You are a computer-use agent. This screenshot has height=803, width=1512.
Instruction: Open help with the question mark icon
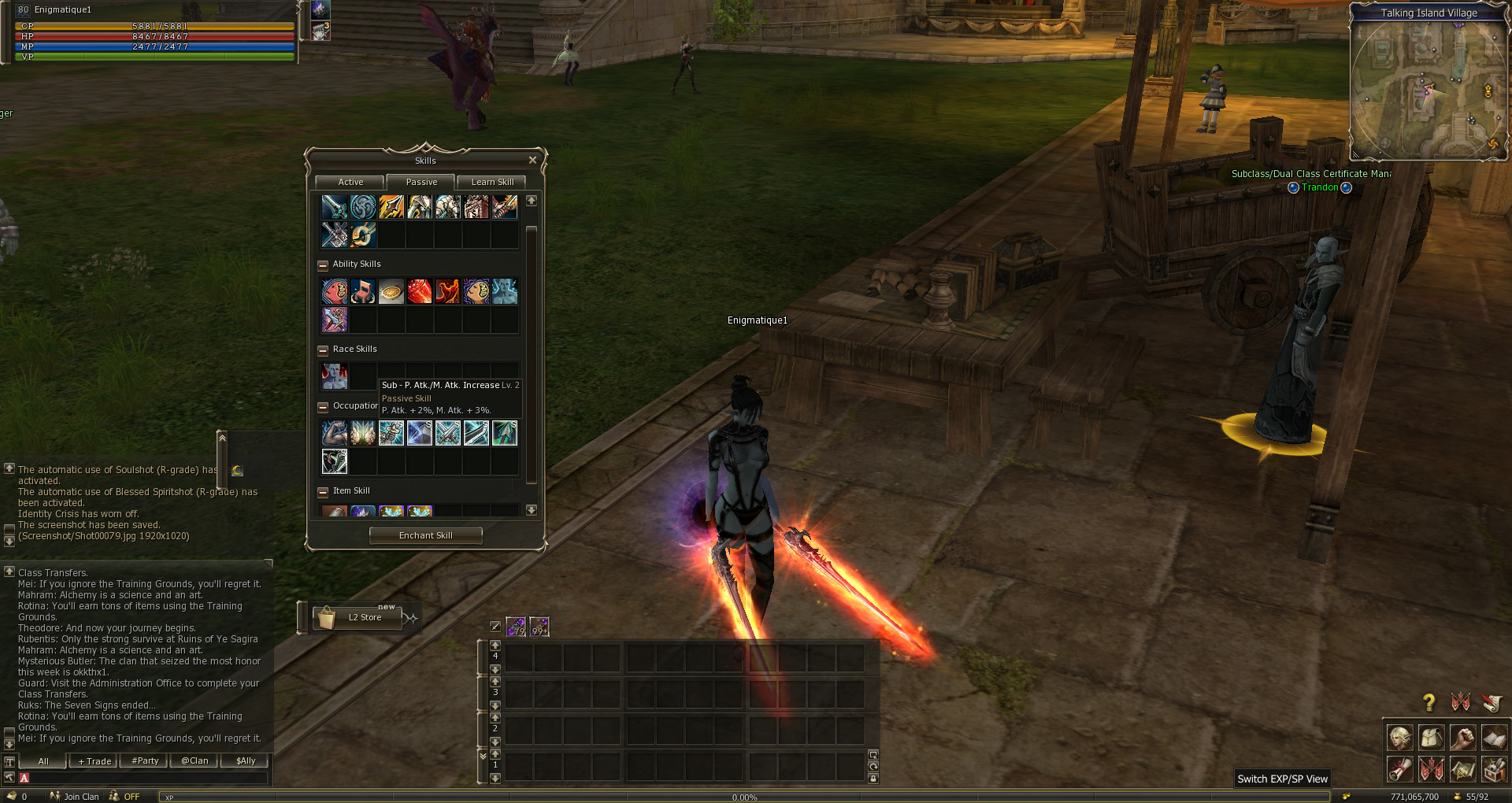click(x=1429, y=702)
